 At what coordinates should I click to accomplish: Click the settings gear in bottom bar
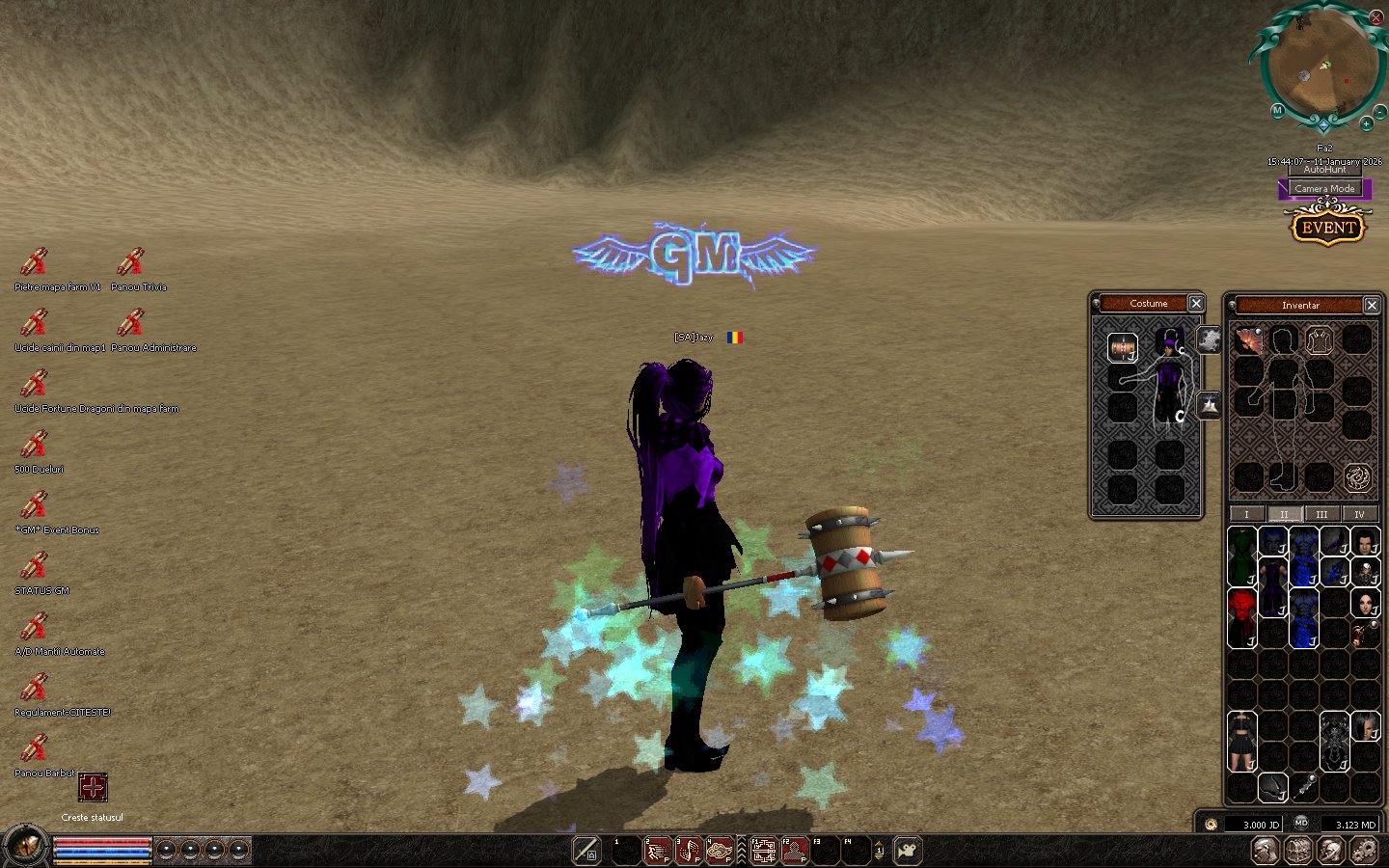(1364, 851)
